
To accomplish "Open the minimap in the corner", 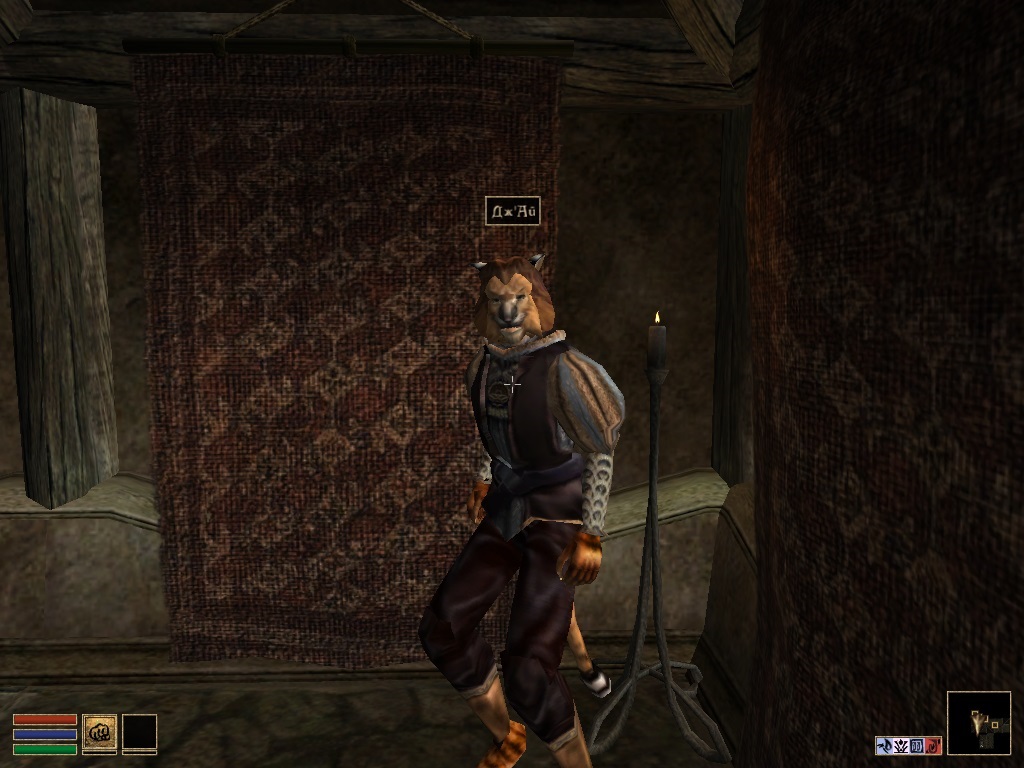I will point(978,722).
